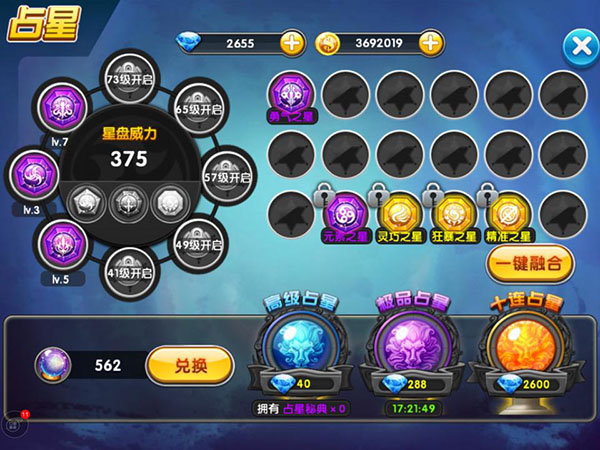Select the 元素之星 star in inventory

(x=346, y=213)
